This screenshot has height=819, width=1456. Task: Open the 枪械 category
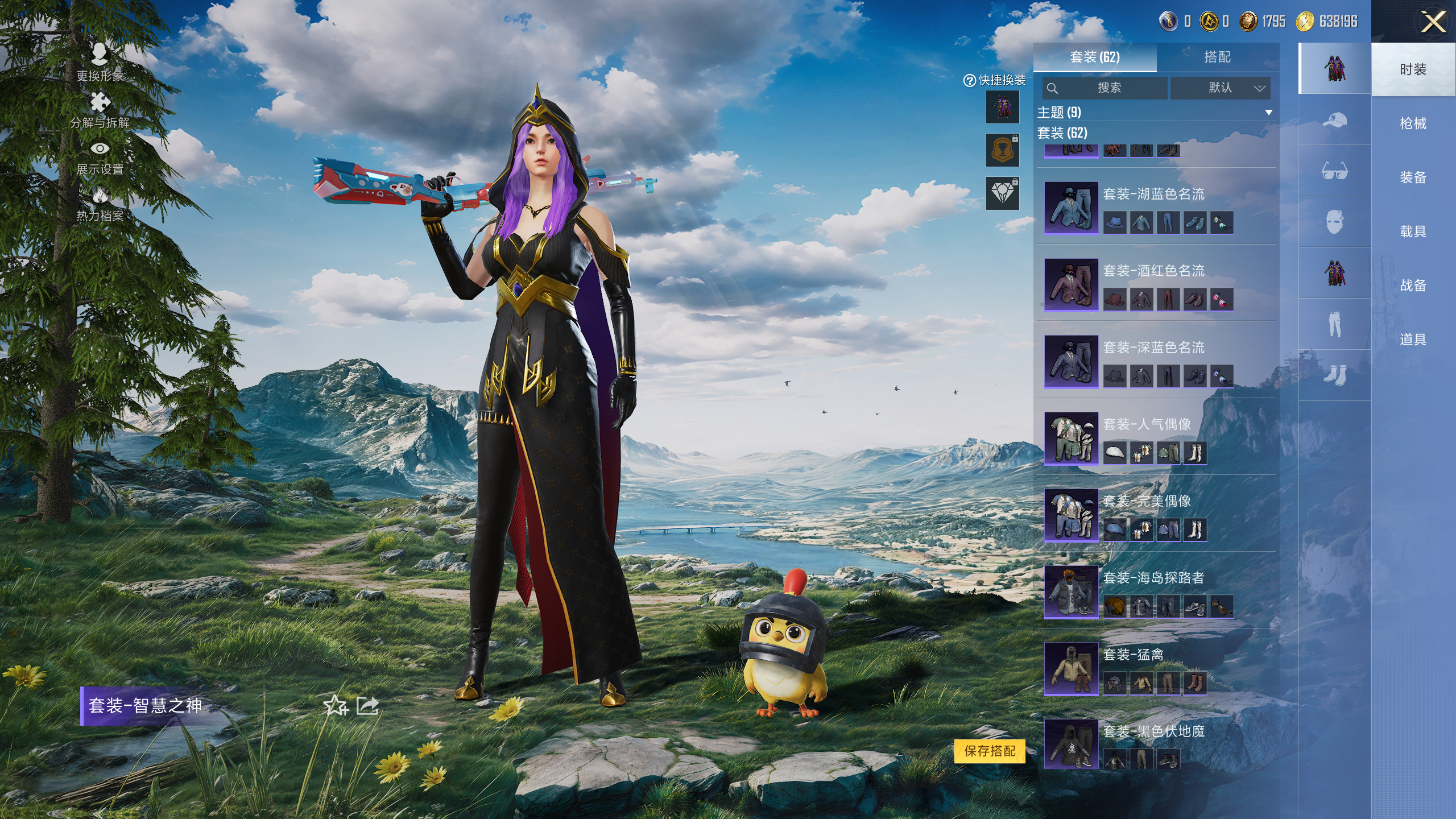click(1413, 123)
